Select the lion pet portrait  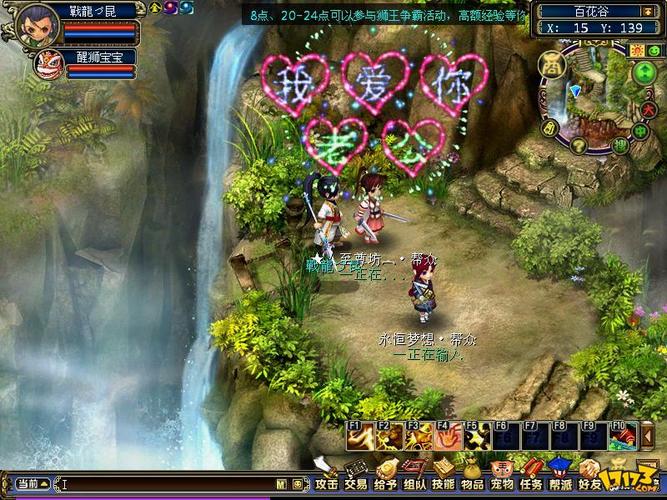point(47,65)
